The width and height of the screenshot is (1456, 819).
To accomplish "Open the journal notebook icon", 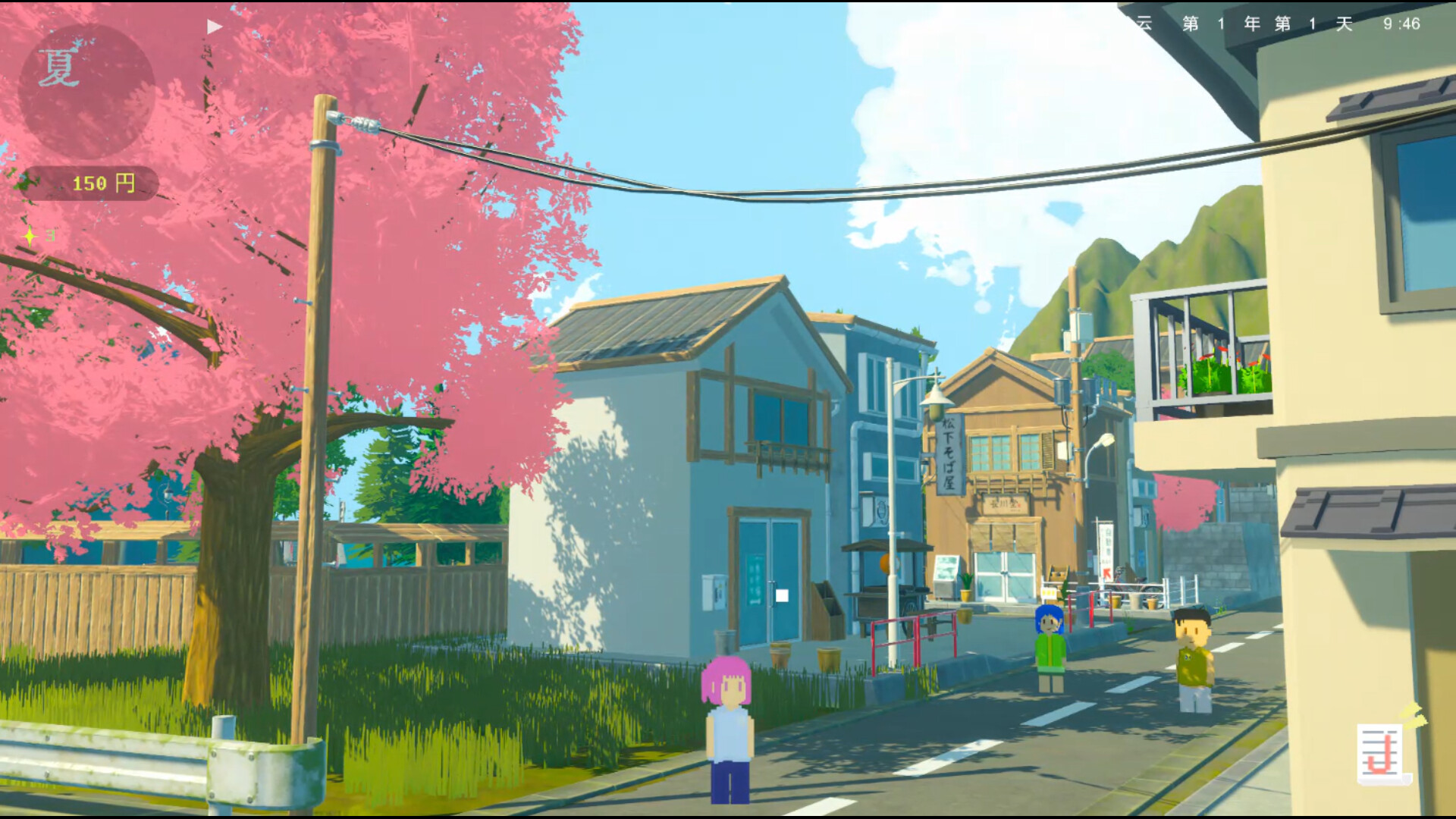I will coord(1382,753).
